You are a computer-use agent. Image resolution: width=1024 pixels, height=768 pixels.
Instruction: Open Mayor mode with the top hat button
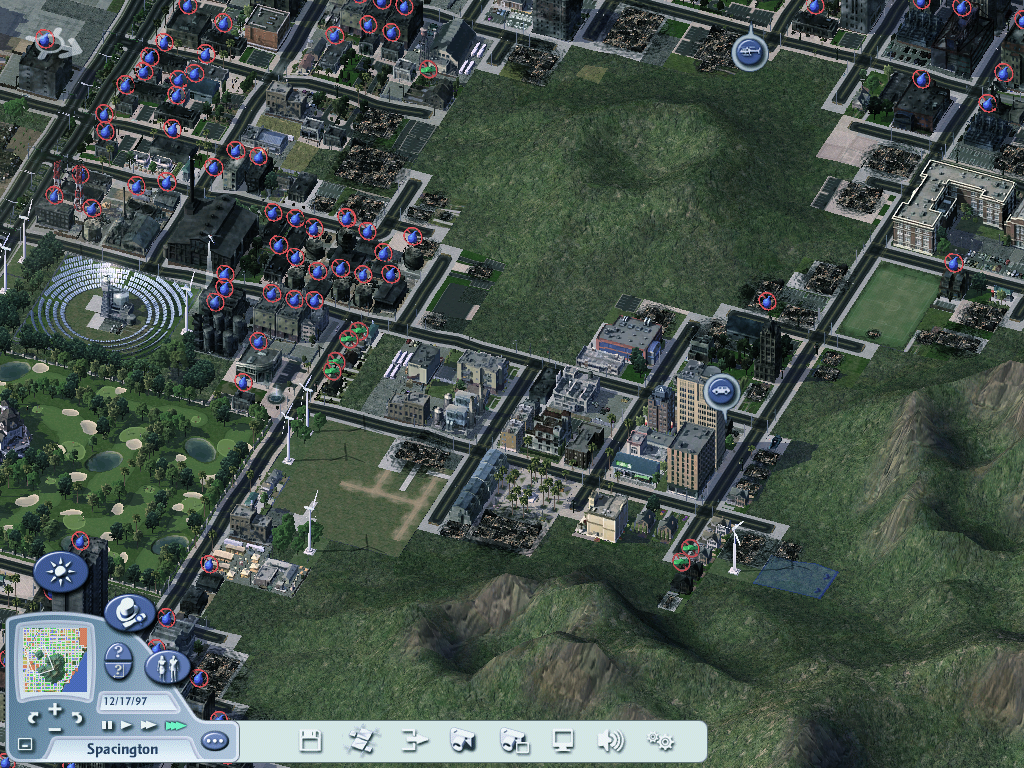[x=129, y=612]
